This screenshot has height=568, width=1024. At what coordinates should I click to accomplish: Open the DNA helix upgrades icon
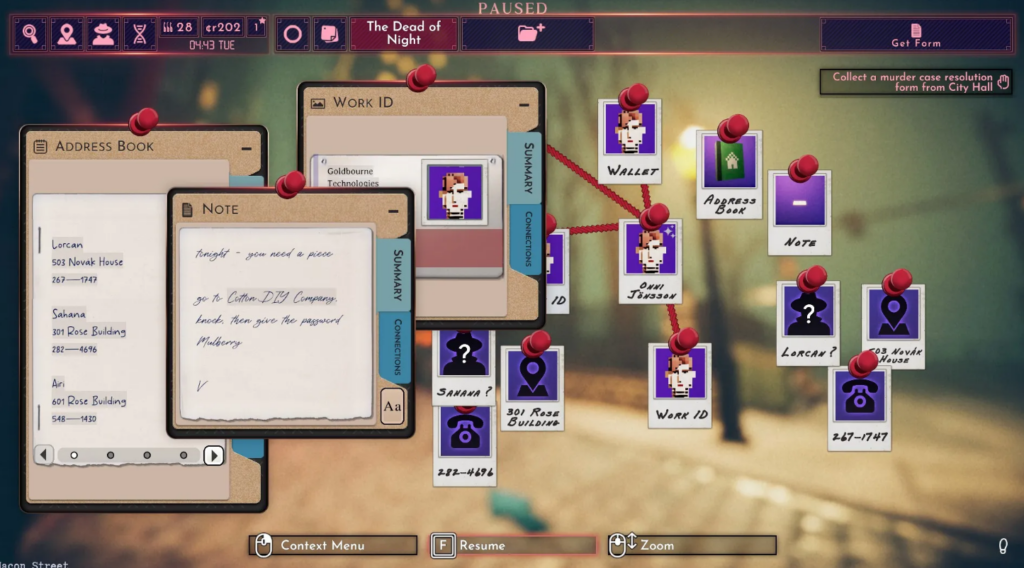[139, 34]
